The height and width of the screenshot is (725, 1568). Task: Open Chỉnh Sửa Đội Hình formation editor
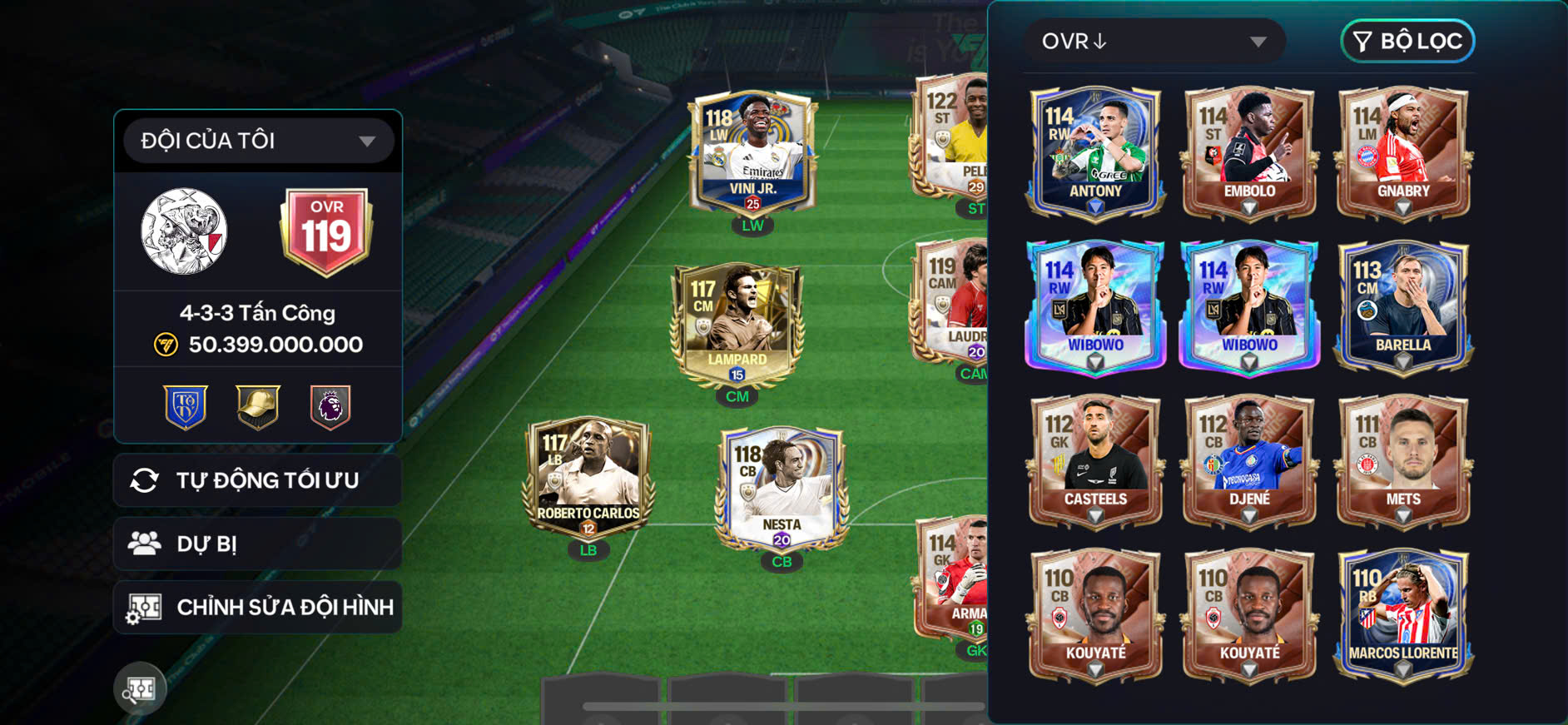258,607
